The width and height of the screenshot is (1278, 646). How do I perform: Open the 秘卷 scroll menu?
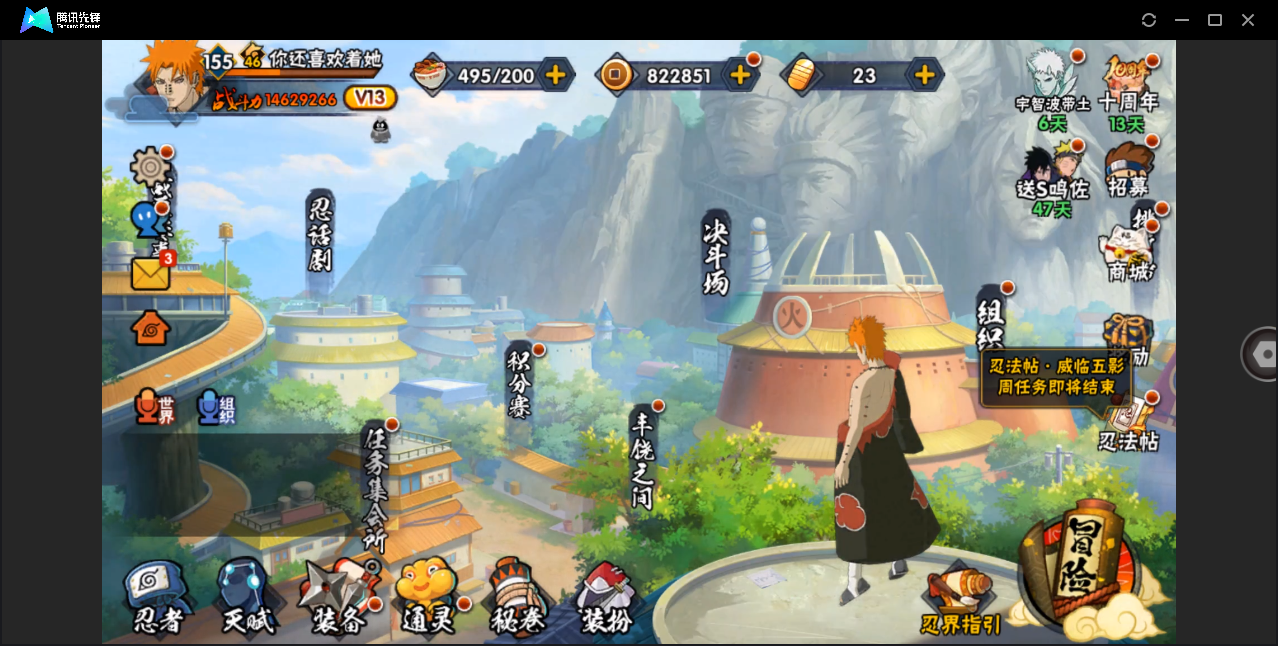(517, 598)
